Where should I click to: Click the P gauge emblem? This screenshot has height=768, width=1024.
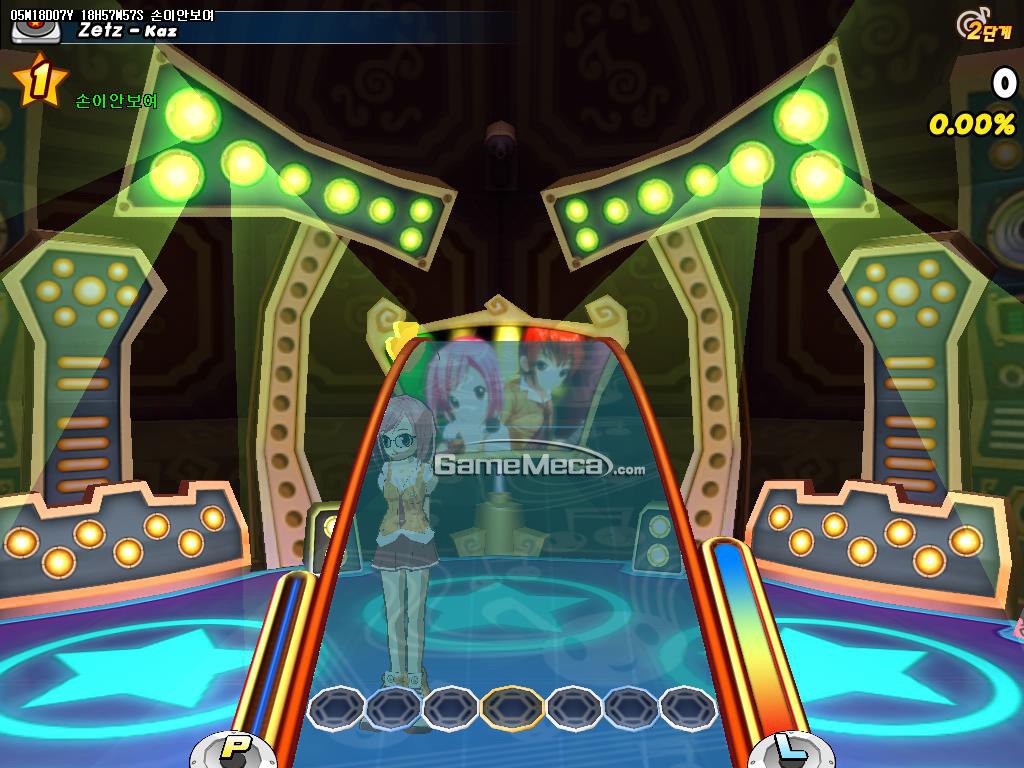234,747
